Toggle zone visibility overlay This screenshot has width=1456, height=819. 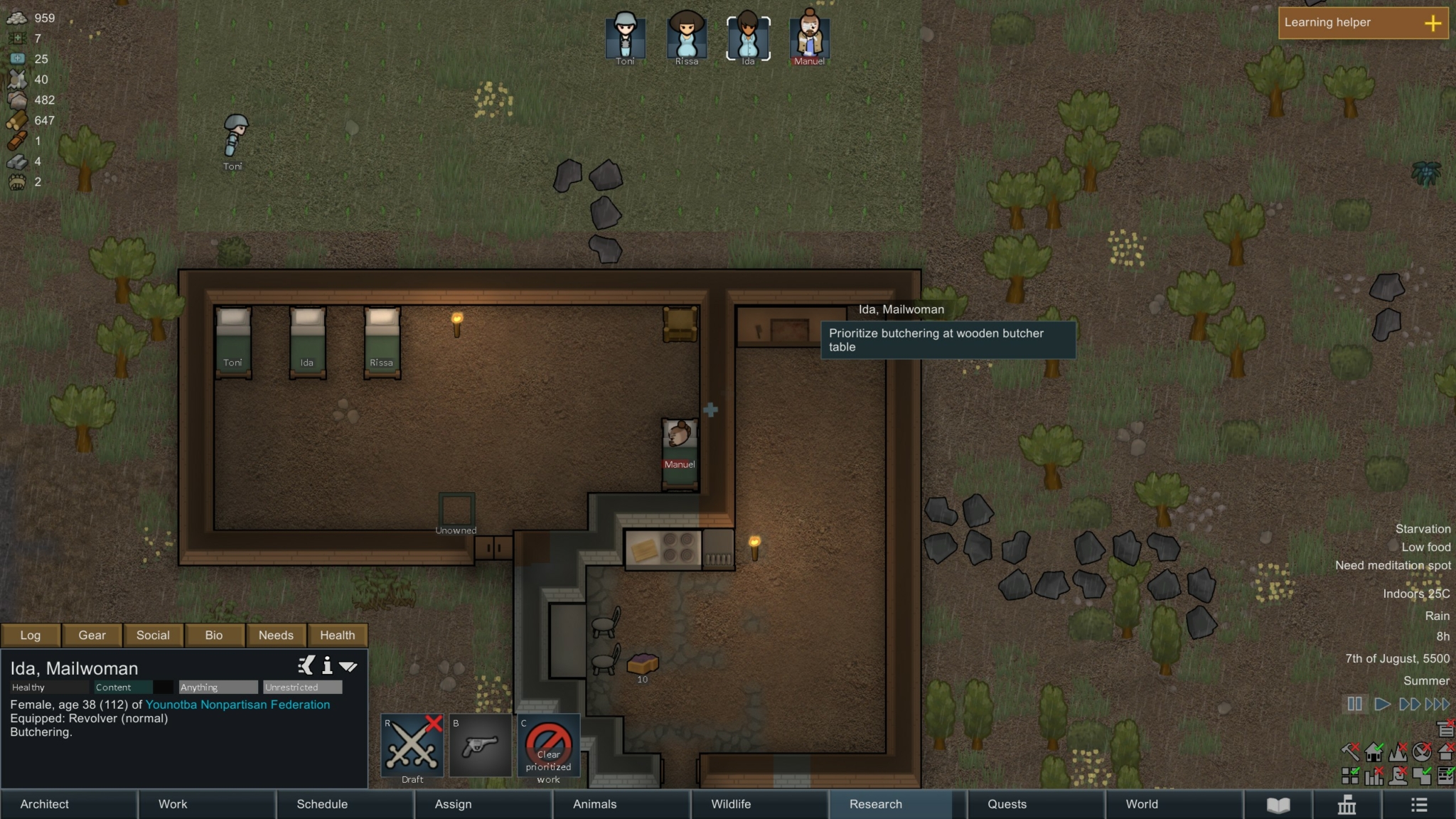tap(1349, 775)
